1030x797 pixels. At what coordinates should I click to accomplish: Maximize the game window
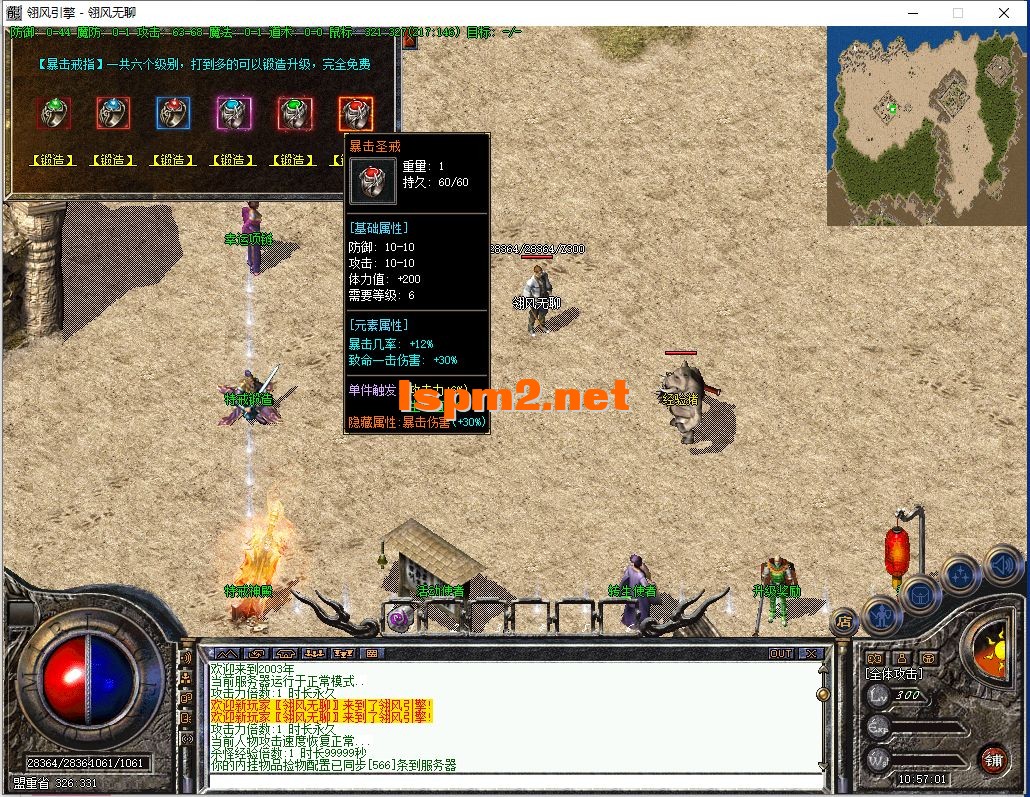point(958,13)
